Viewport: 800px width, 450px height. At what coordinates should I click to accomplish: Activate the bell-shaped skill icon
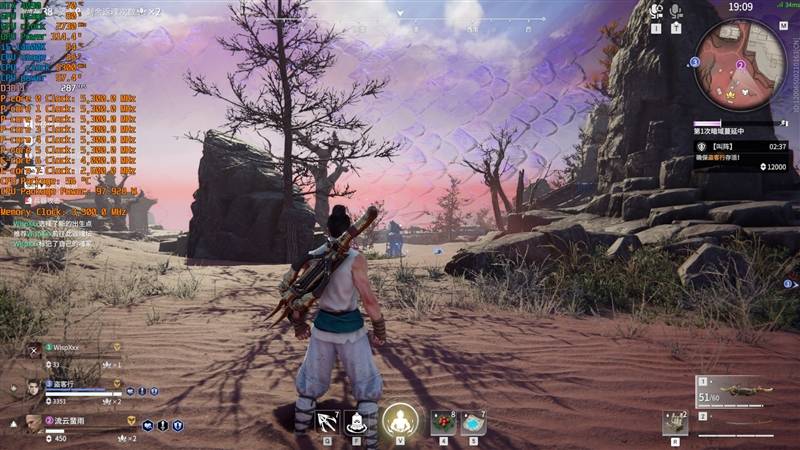357,421
